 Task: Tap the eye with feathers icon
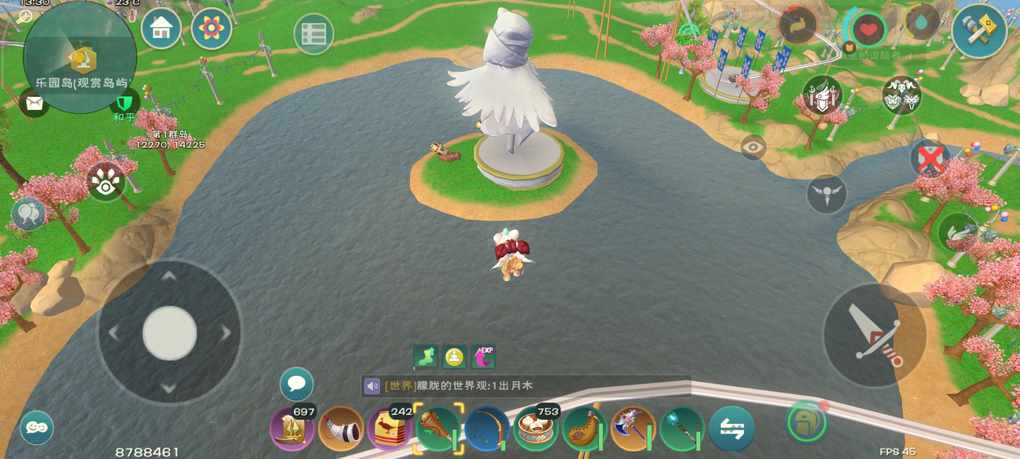click(x=105, y=182)
